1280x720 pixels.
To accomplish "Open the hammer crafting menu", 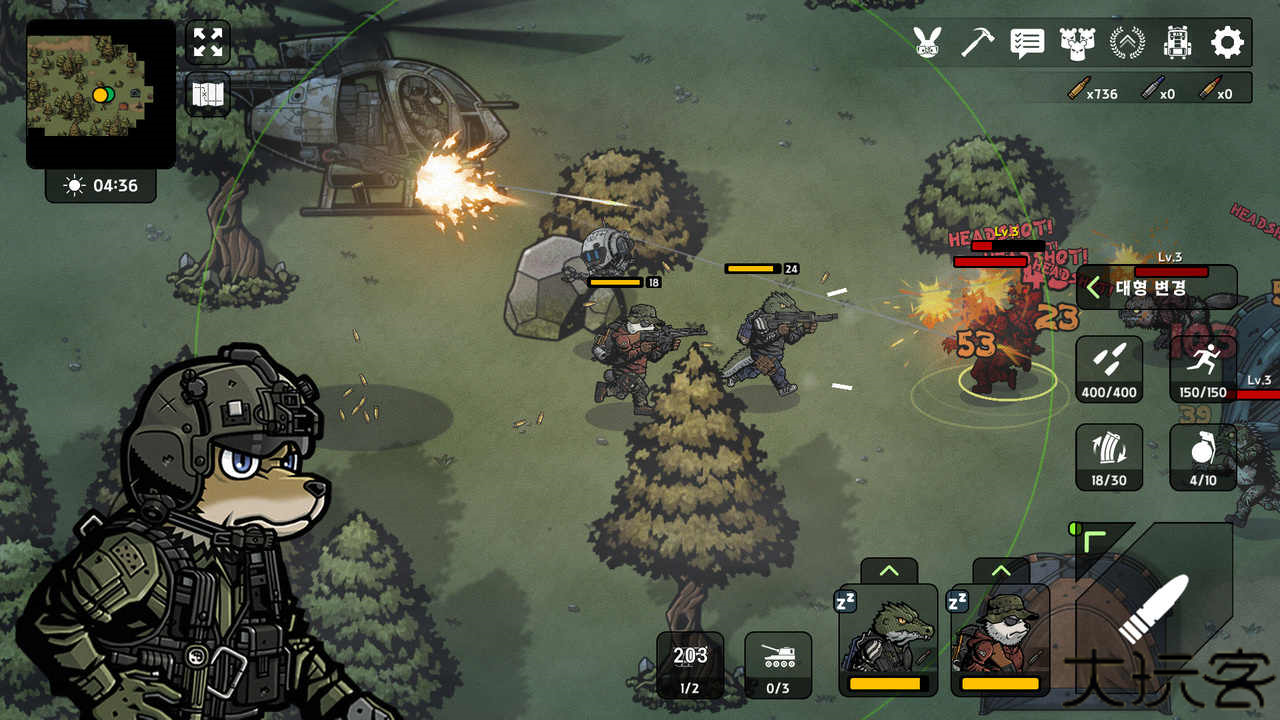I will pos(977,42).
